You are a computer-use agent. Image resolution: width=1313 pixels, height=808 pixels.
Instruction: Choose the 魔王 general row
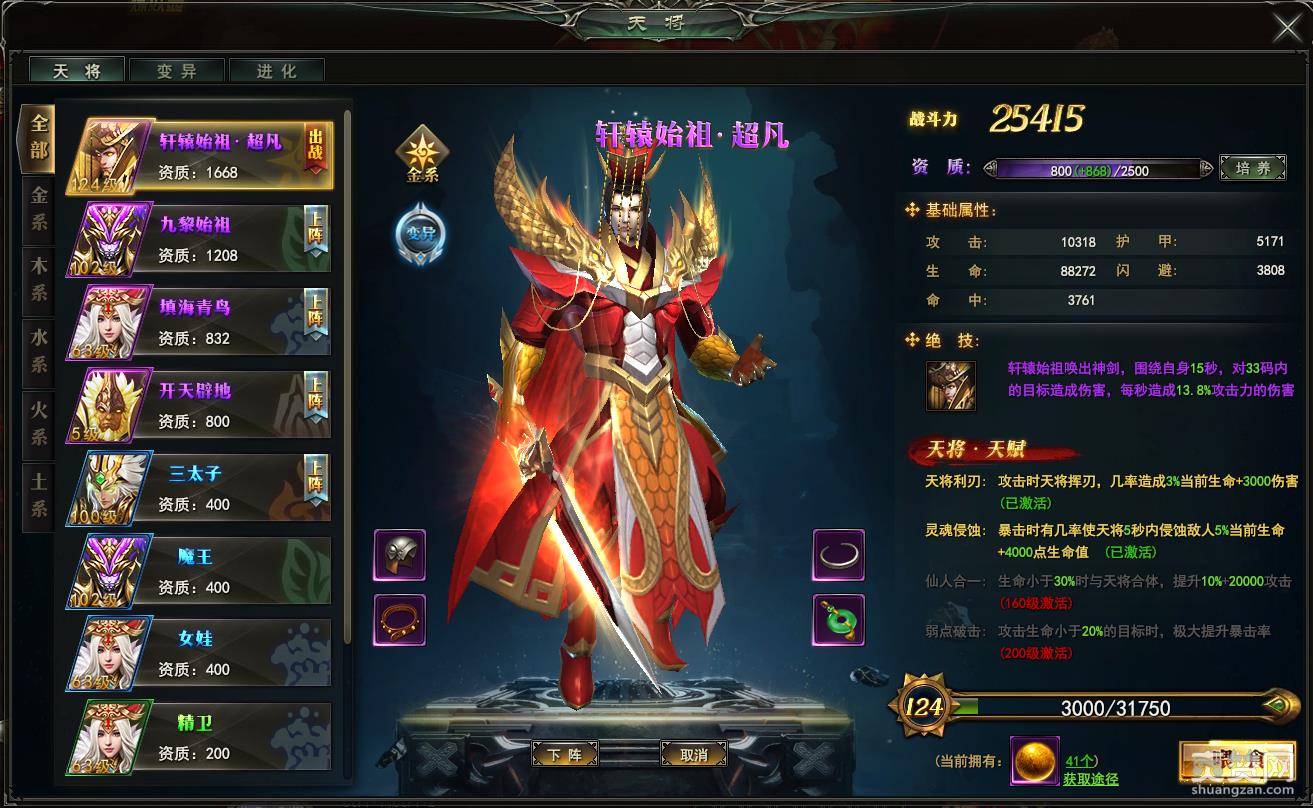click(199, 572)
